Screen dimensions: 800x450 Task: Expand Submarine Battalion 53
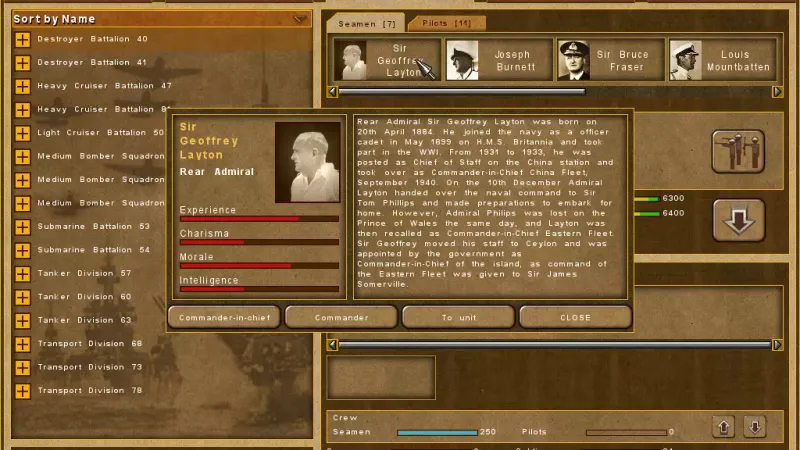pos(22,226)
